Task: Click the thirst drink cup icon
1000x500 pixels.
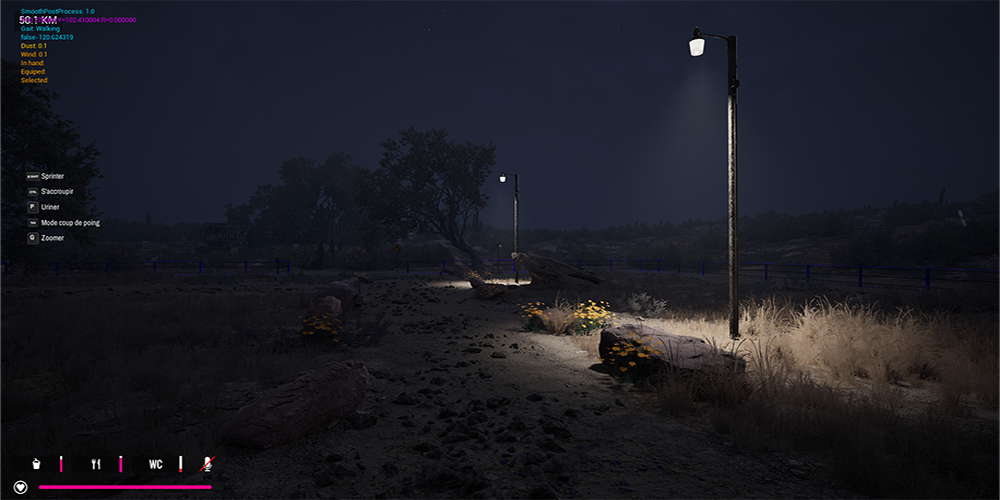Action: pyautogui.click(x=37, y=464)
